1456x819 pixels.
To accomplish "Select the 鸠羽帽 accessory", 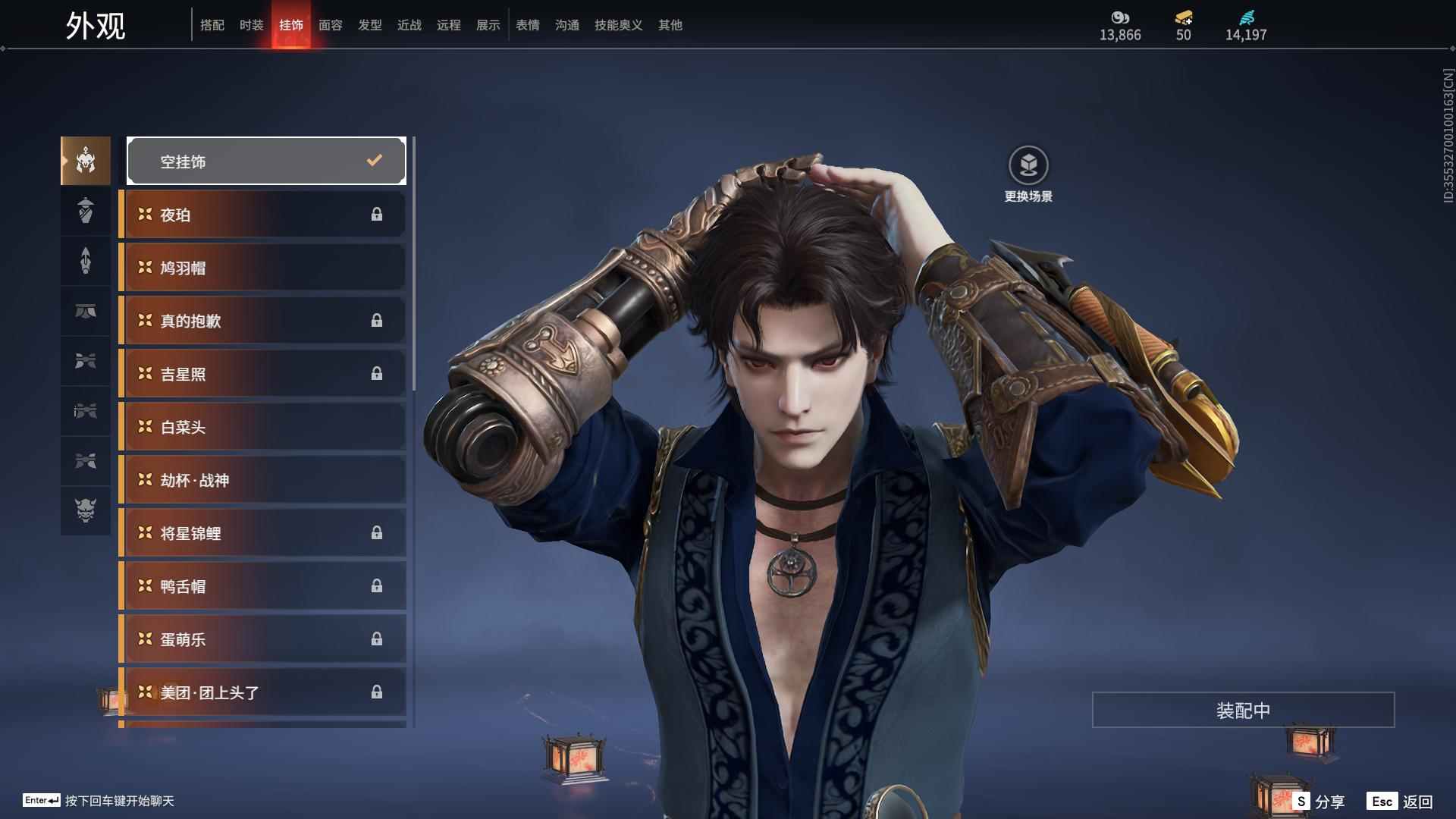I will 262,268.
